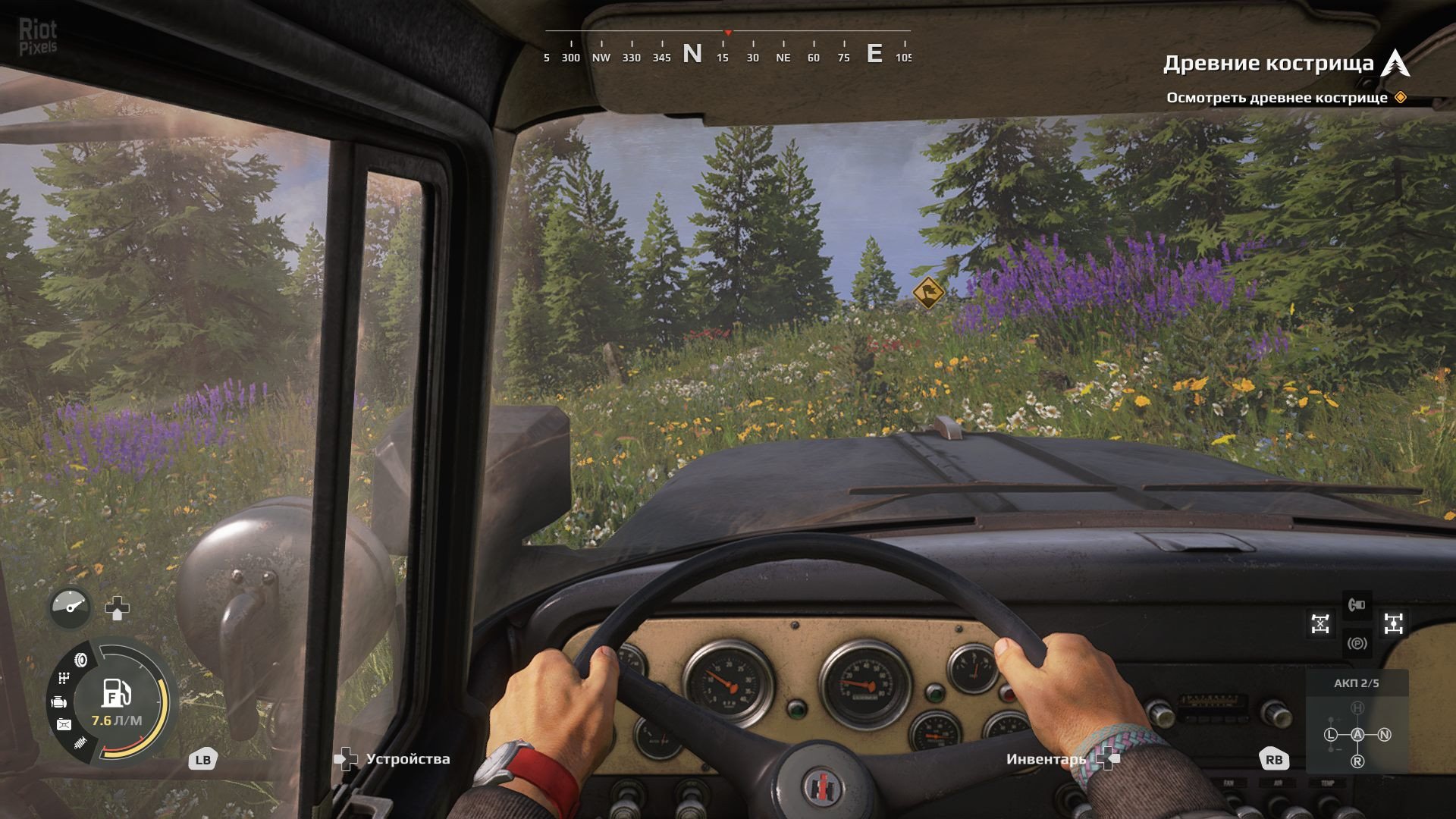This screenshot has height=819, width=1456.
Task: Select High gear (H) on gearbox
Action: click(1357, 708)
